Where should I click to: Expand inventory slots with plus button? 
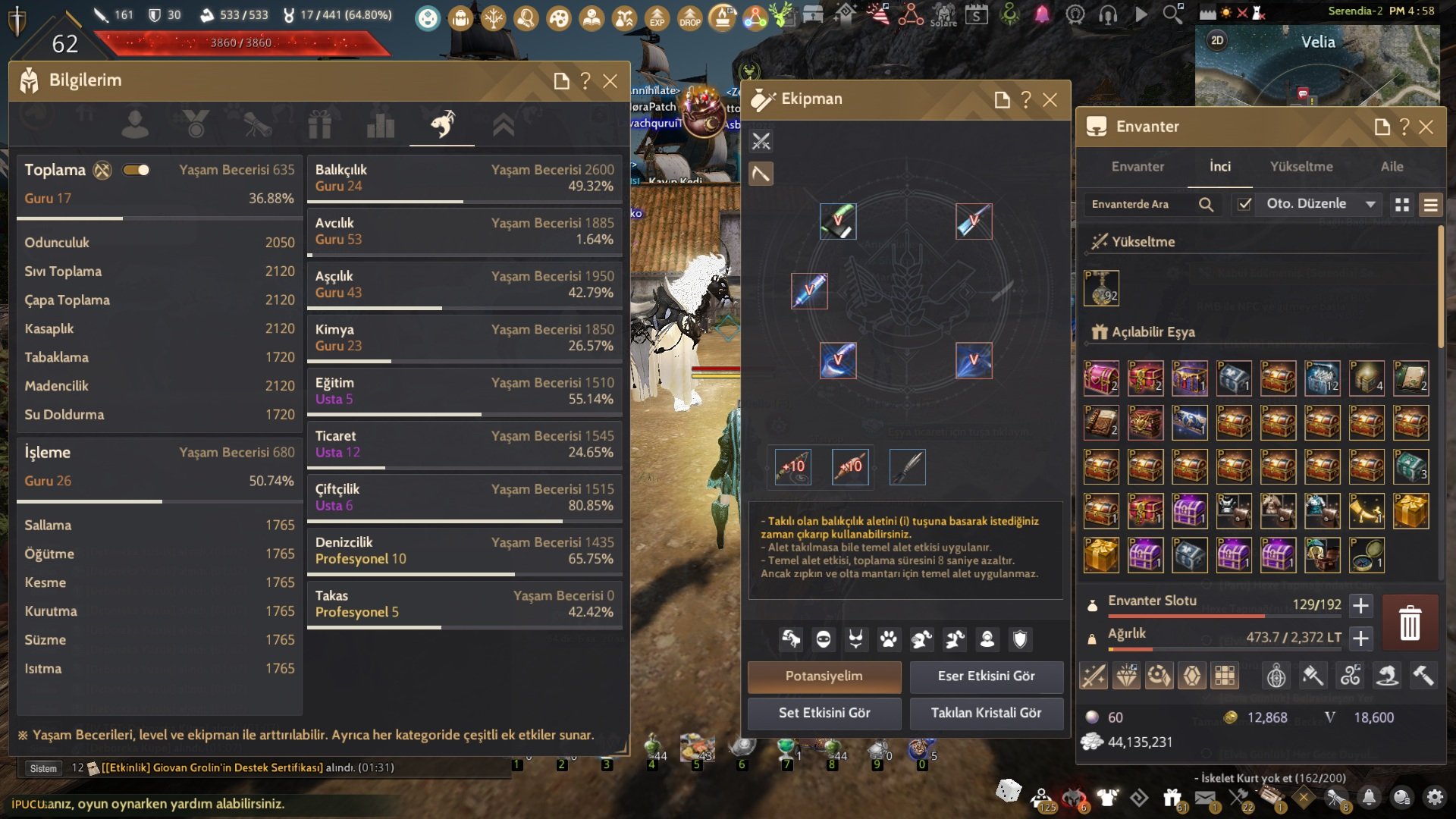point(1361,605)
